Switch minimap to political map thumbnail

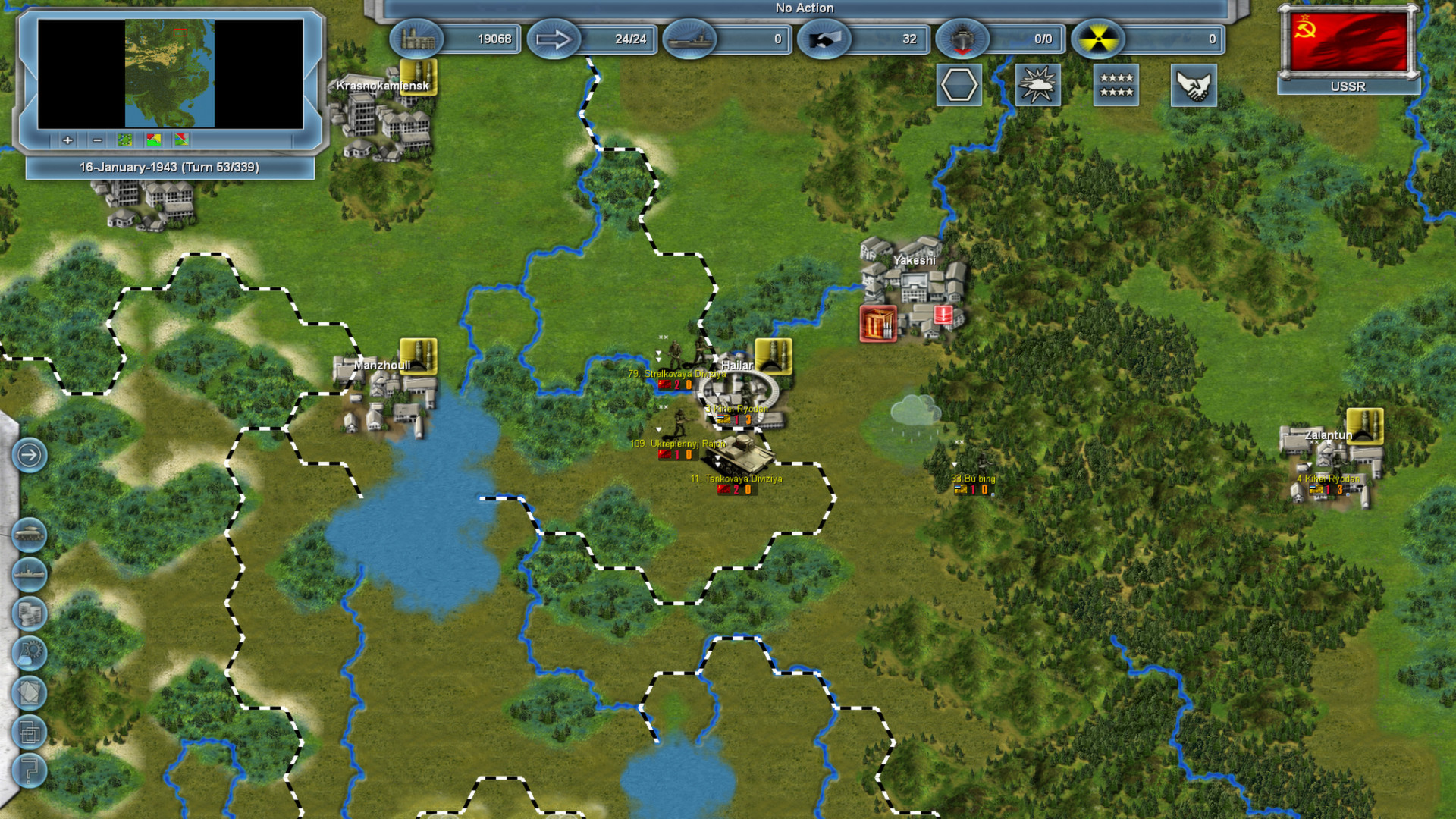click(x=153, y=140)
